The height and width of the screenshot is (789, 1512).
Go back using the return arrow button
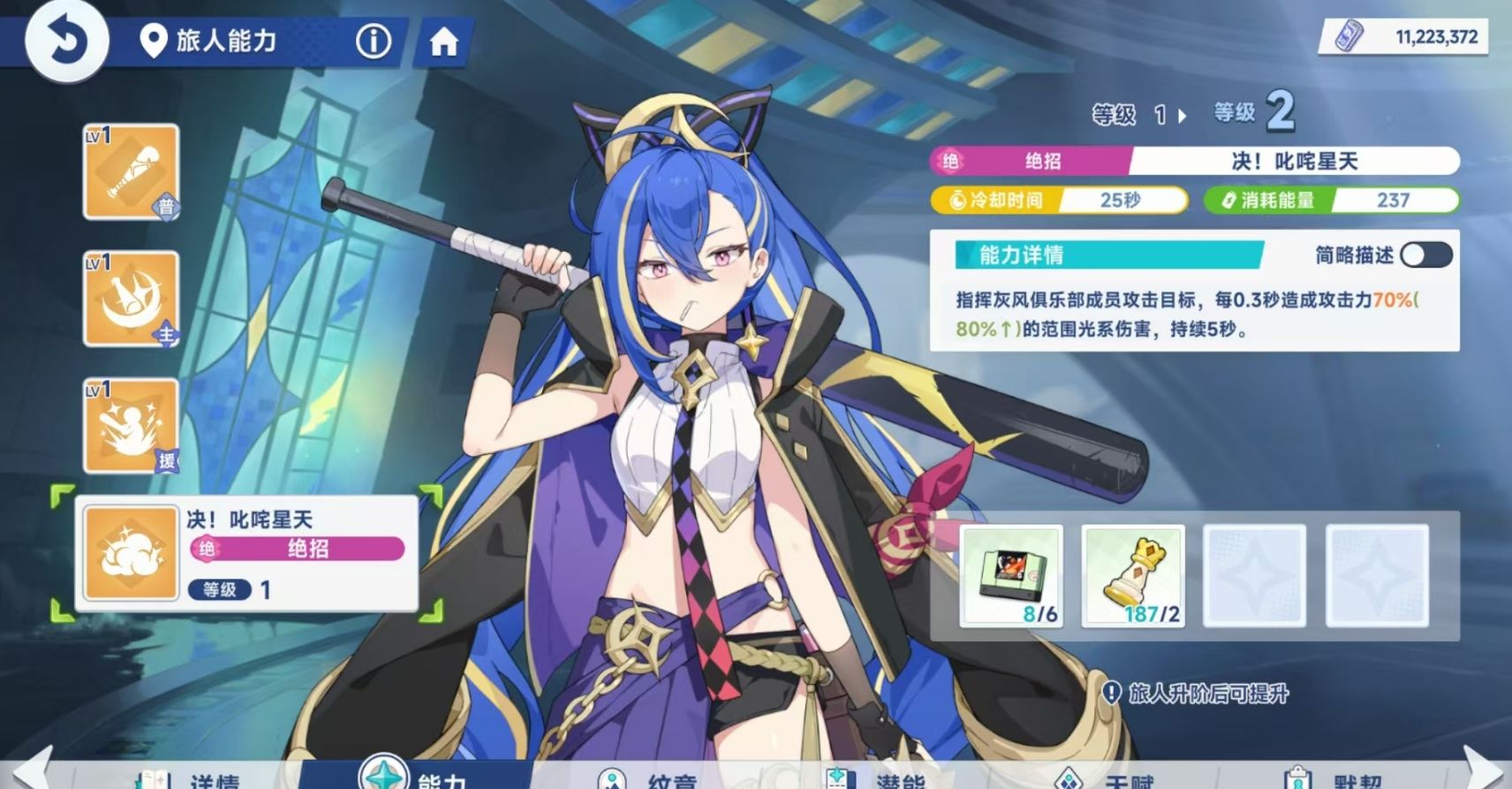click(66, 42)
